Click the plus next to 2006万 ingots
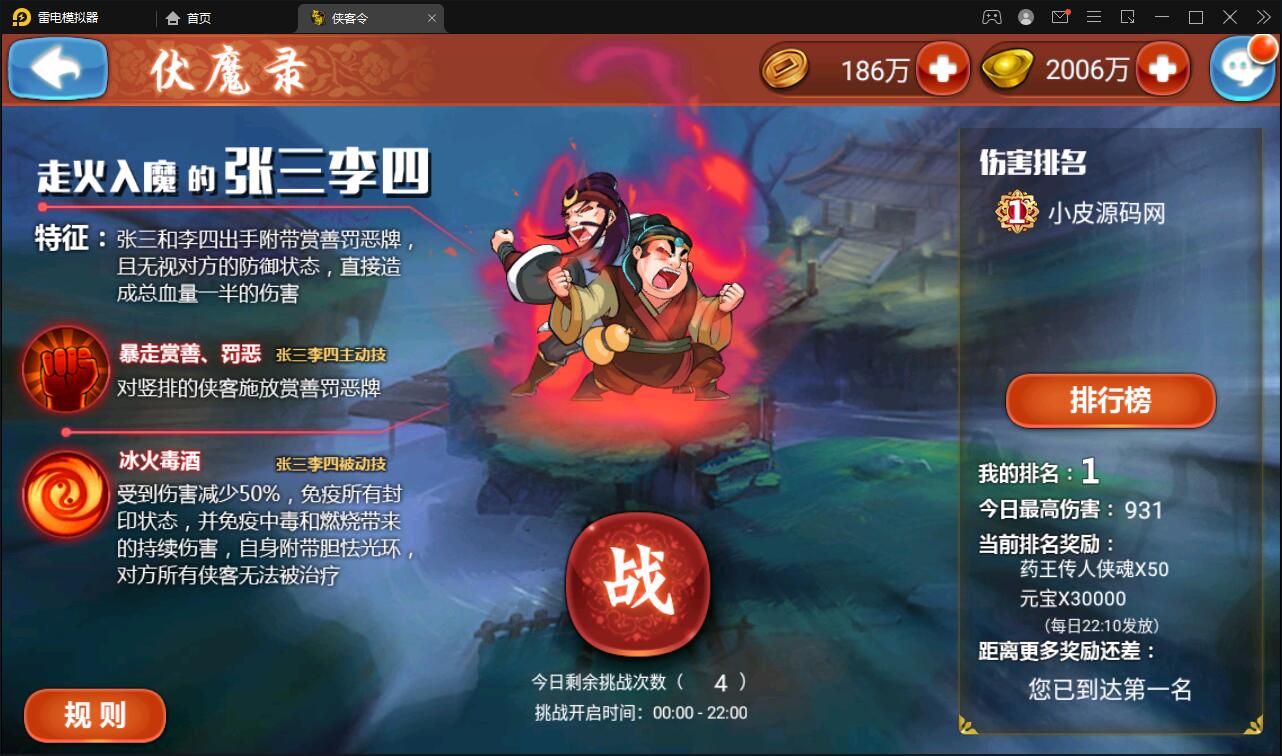The width and height of the screenshot is (1282, 756). click(1163, 69)
